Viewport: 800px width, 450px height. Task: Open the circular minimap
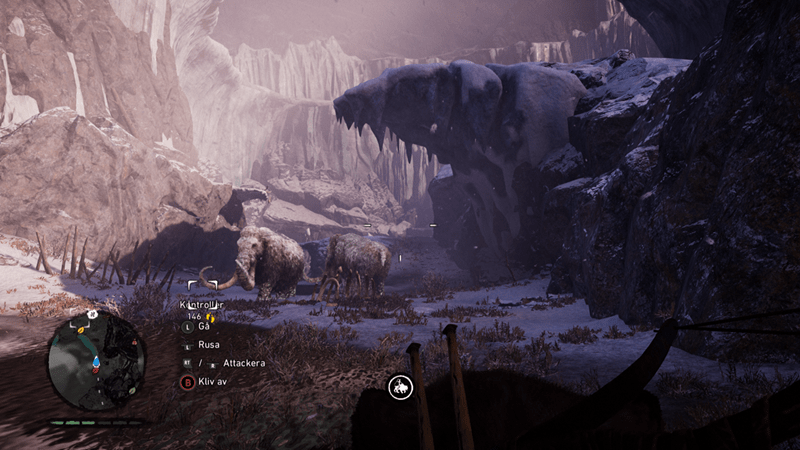(x=96, y=361)
